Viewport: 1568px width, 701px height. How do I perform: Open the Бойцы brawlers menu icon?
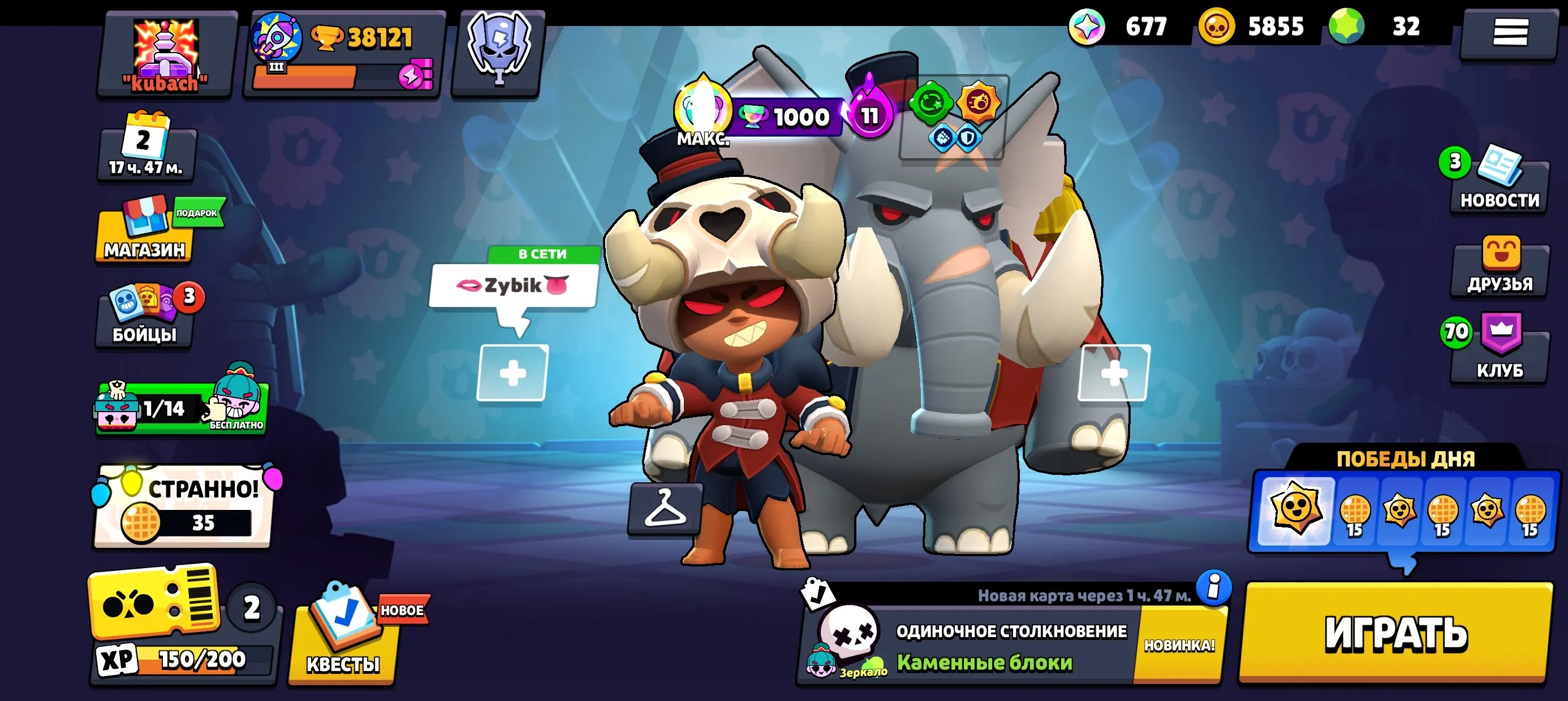[144, 317]
